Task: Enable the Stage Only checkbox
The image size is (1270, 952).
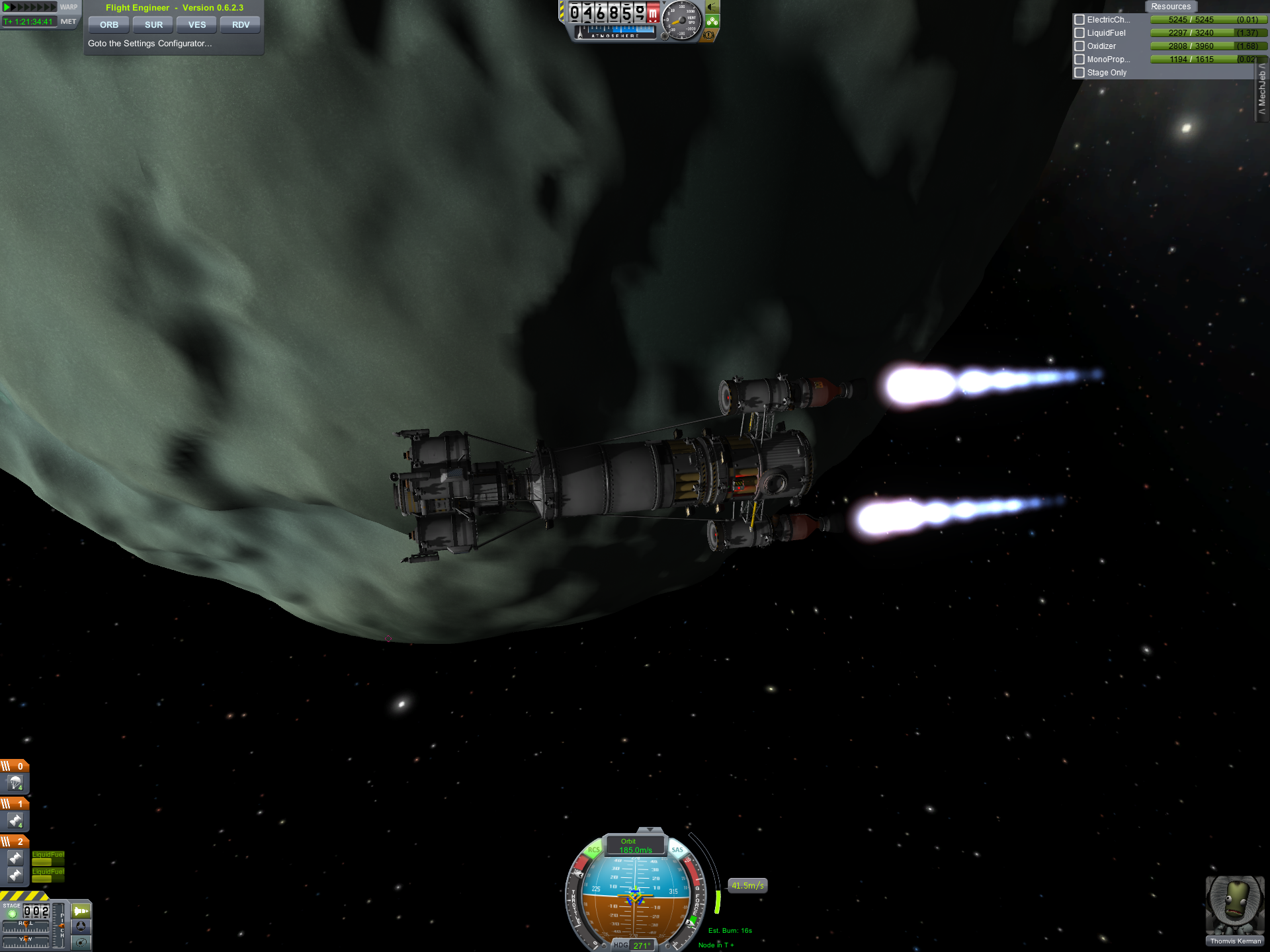Action: coord(1079,73)
